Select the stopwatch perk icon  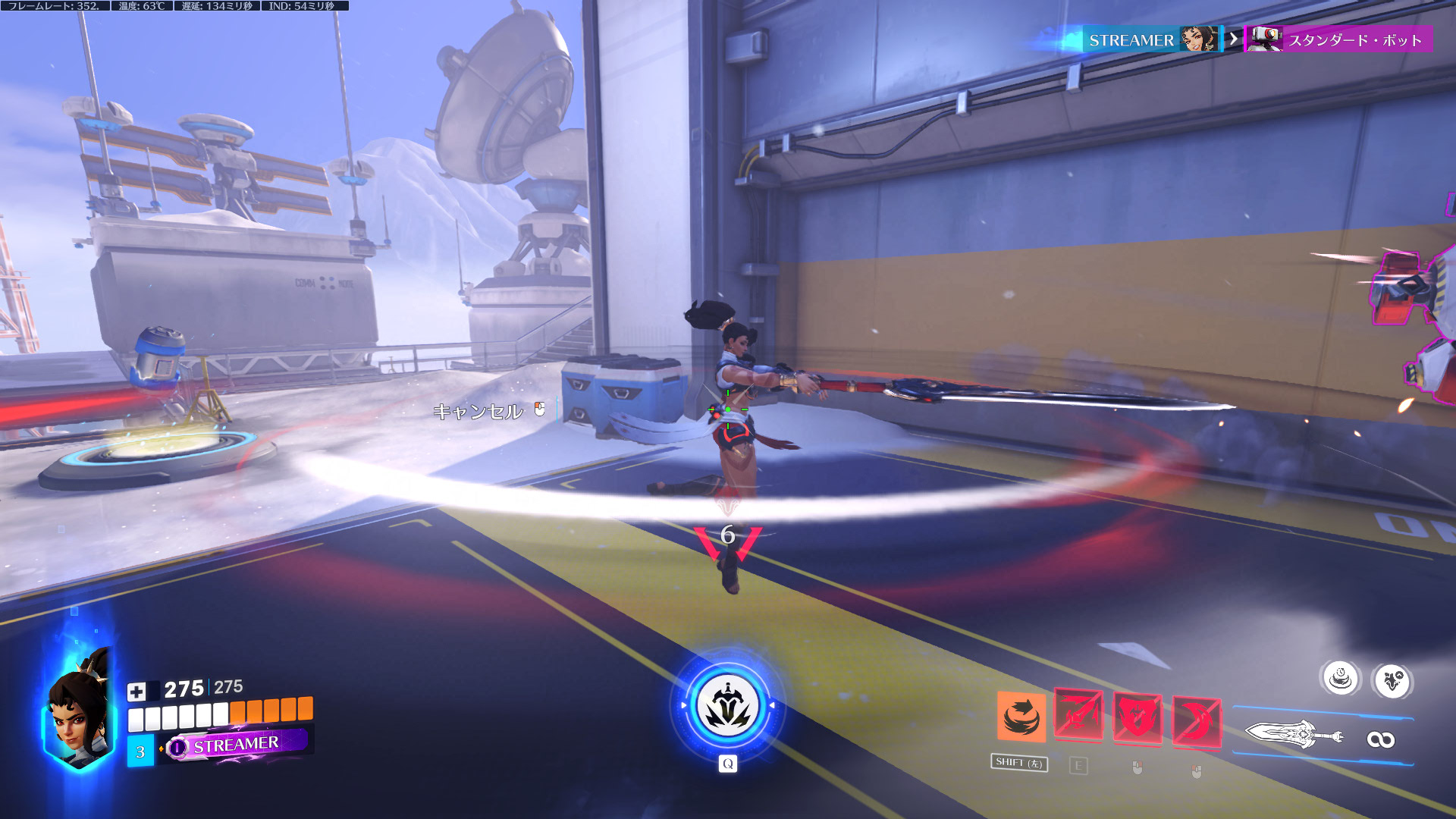[1341, 678]
